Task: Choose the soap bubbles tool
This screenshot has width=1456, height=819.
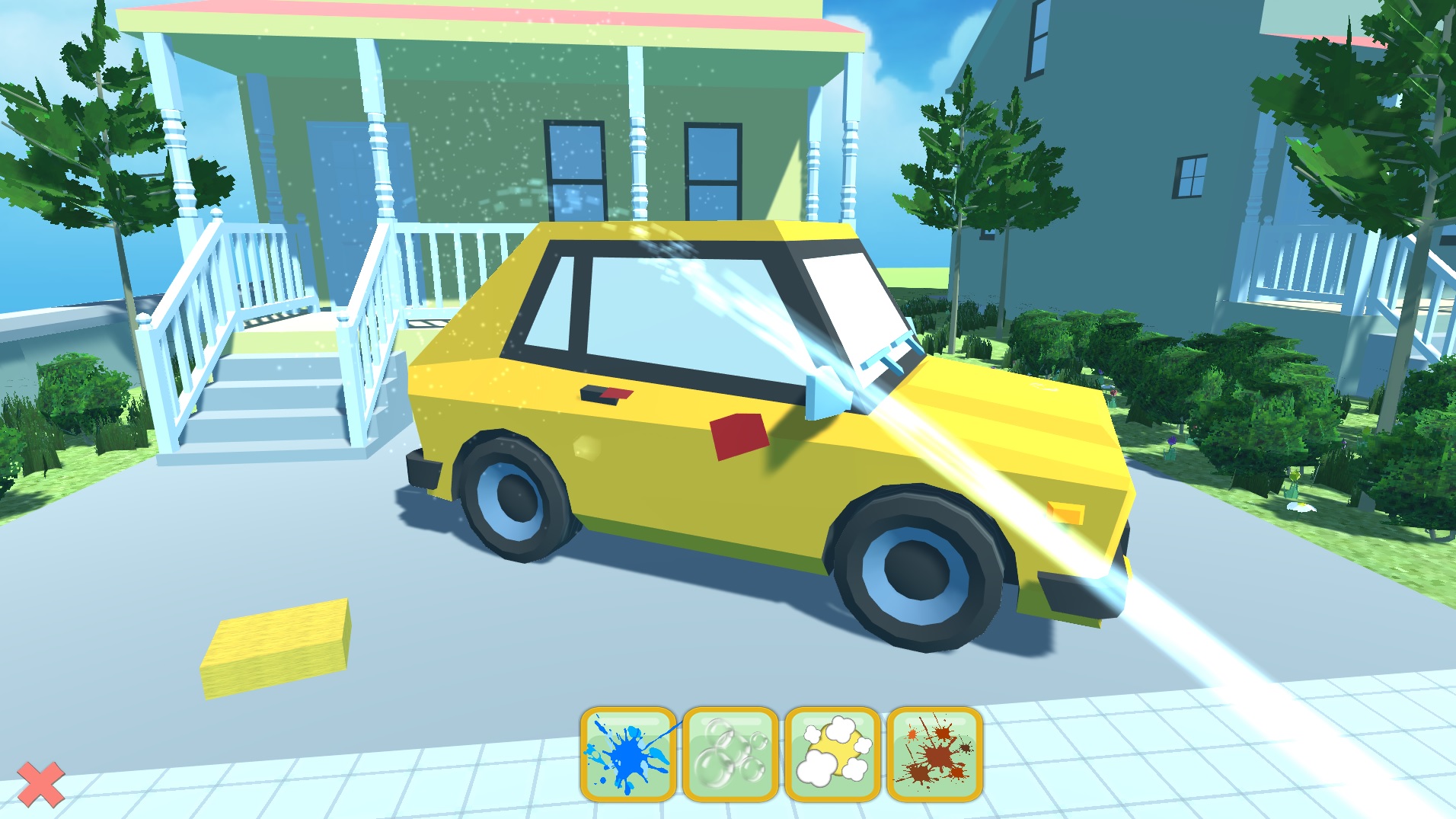Action: pyautogui.click(x=730, y=754)
